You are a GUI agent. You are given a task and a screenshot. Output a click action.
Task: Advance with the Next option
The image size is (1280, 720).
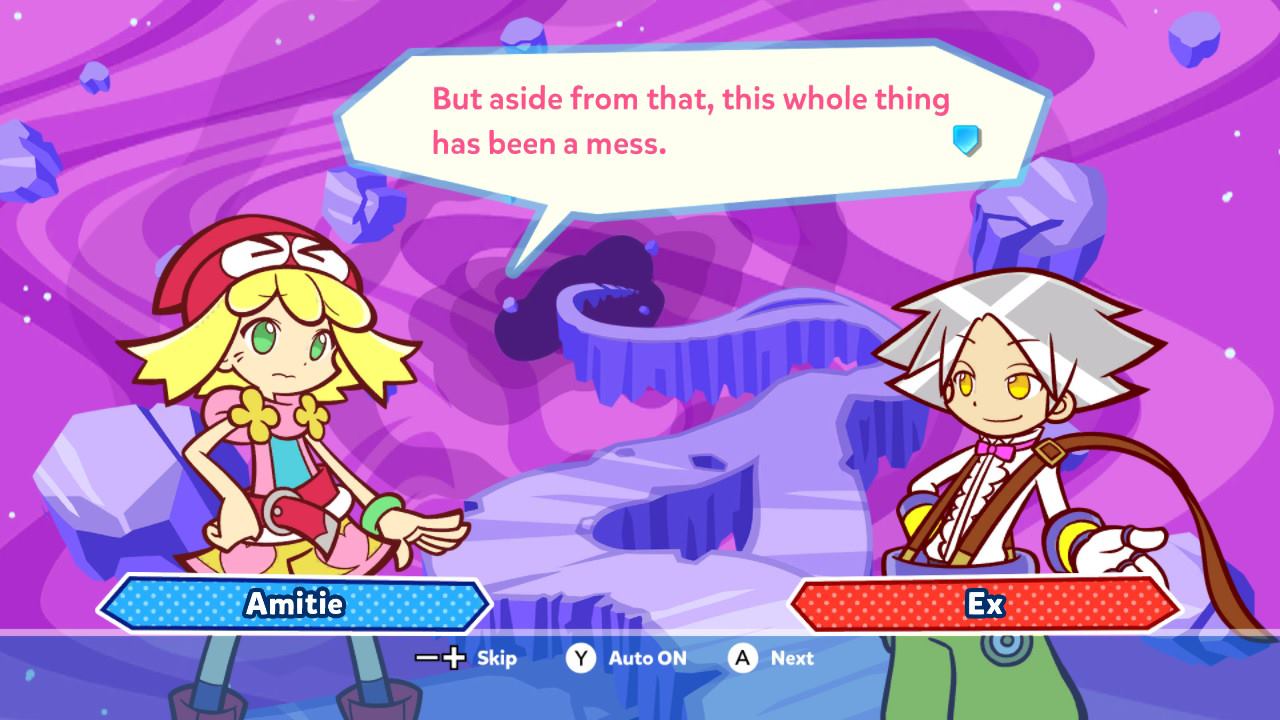771,658
